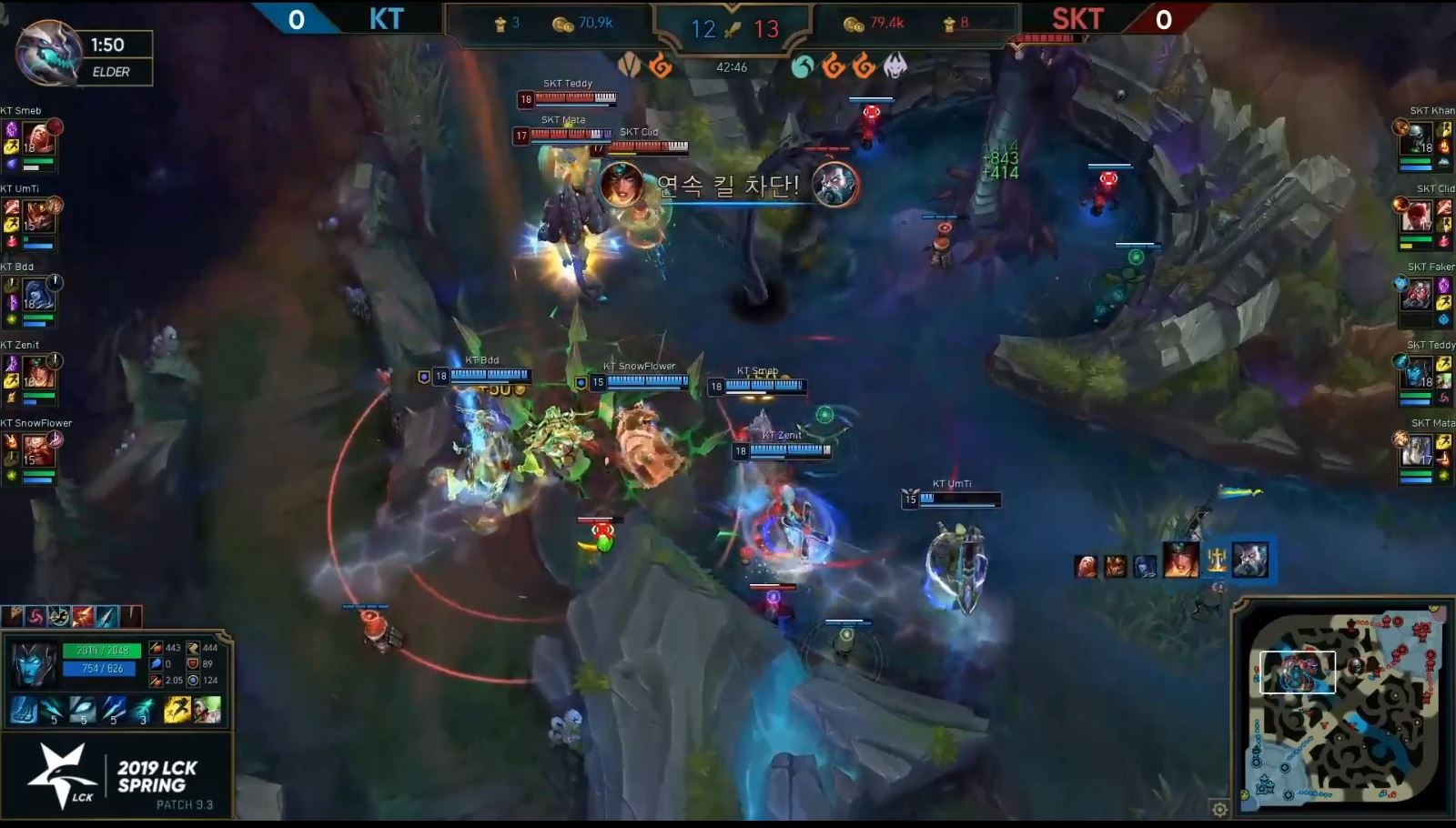The image size is (1456, 828).
Task: Click the armor stat icon showing 89
Action: click(x=193, y=666)
